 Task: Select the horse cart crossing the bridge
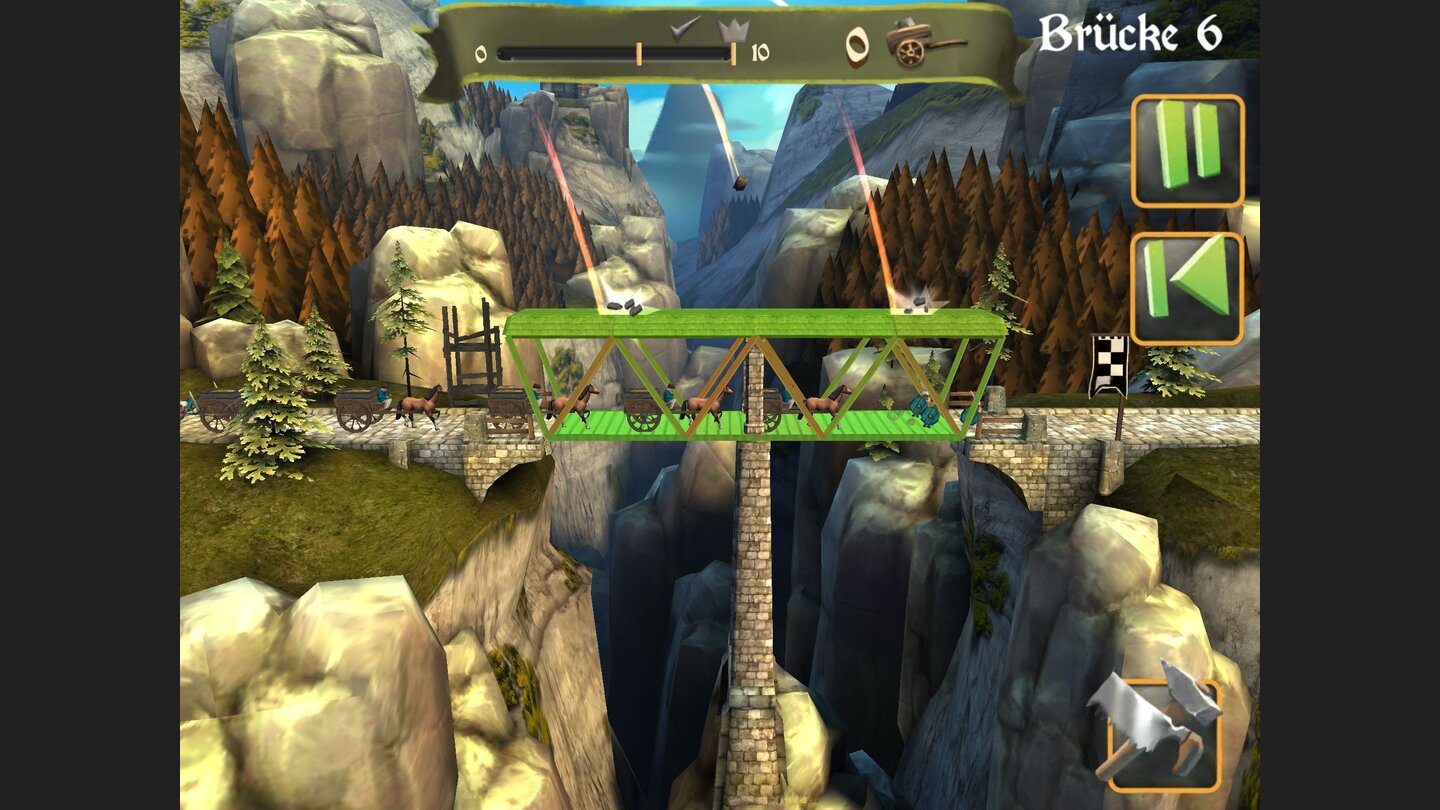(640, 410)
